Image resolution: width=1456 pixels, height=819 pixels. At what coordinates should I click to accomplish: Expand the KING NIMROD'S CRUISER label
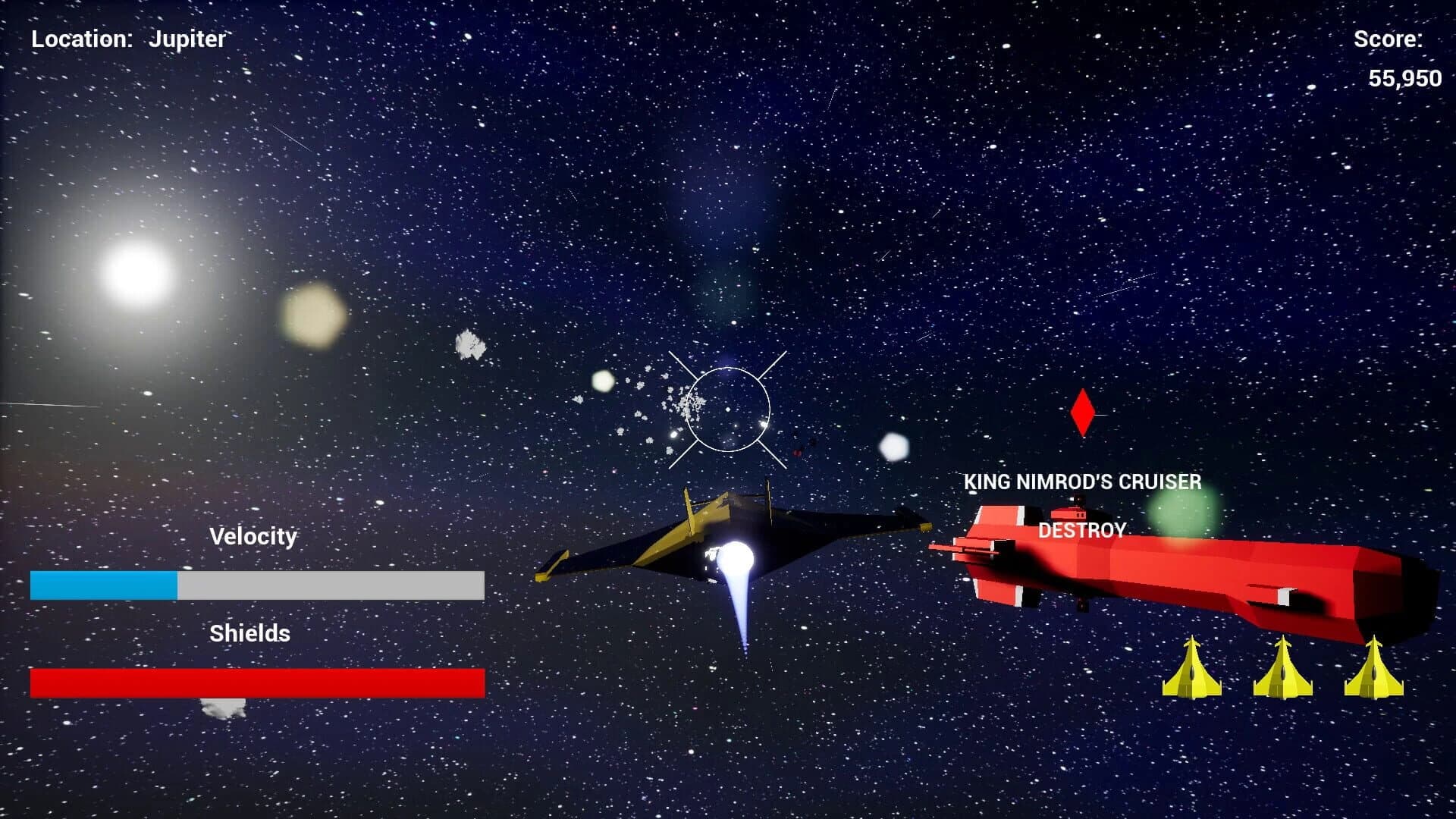pos(1082,482)
